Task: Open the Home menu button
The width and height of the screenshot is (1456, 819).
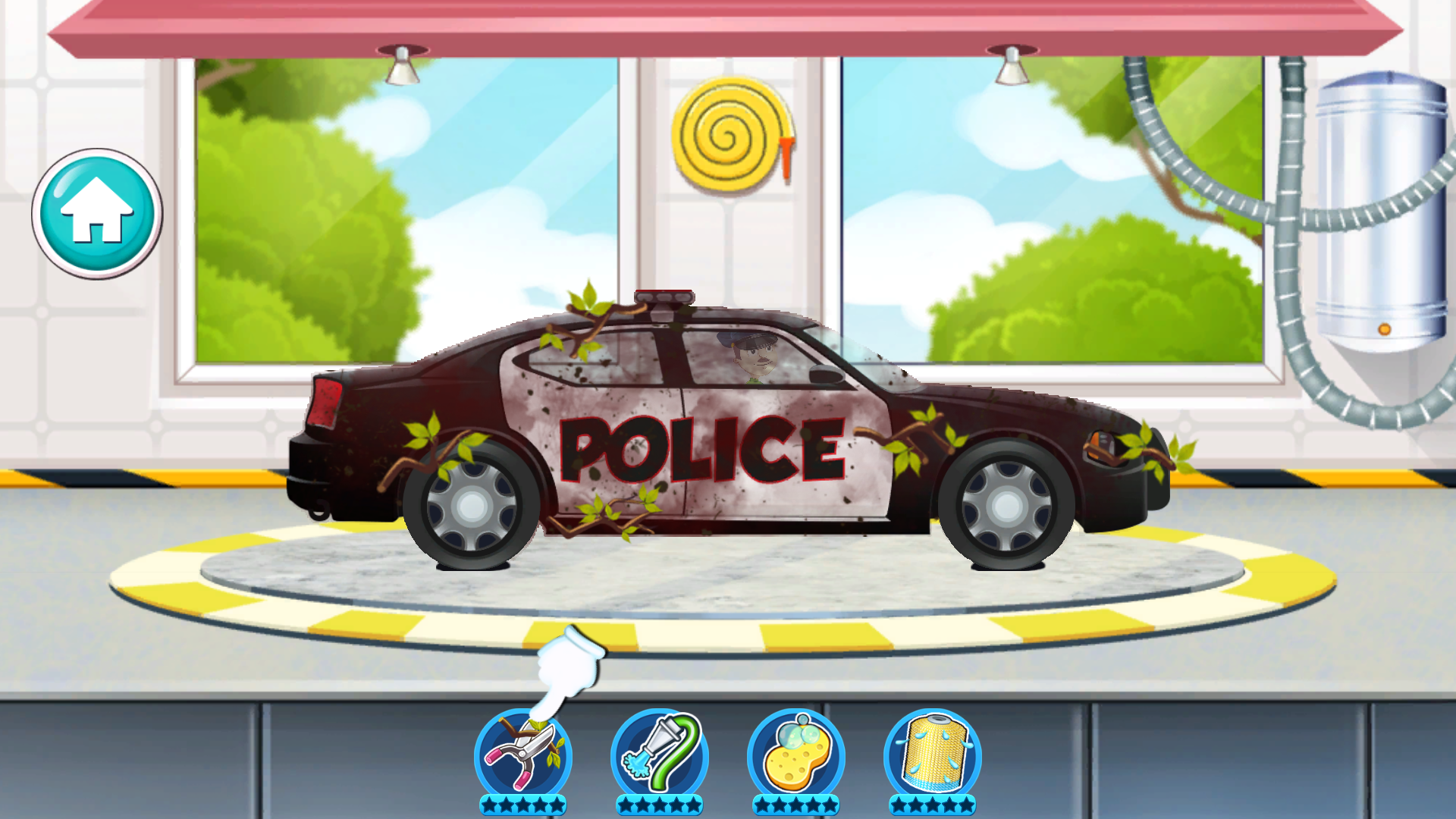Action: pyautogui.click(x=96, y=214)
